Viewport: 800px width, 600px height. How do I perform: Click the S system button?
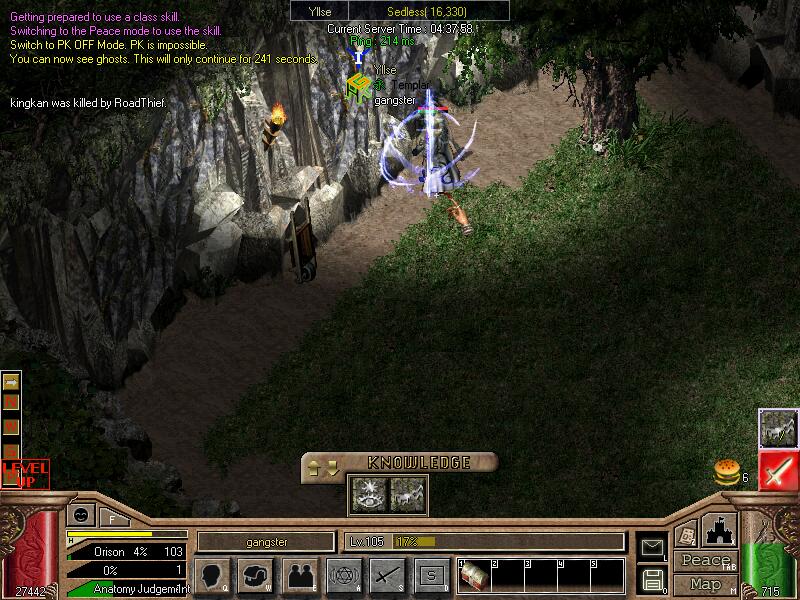(x=431, y=575)
